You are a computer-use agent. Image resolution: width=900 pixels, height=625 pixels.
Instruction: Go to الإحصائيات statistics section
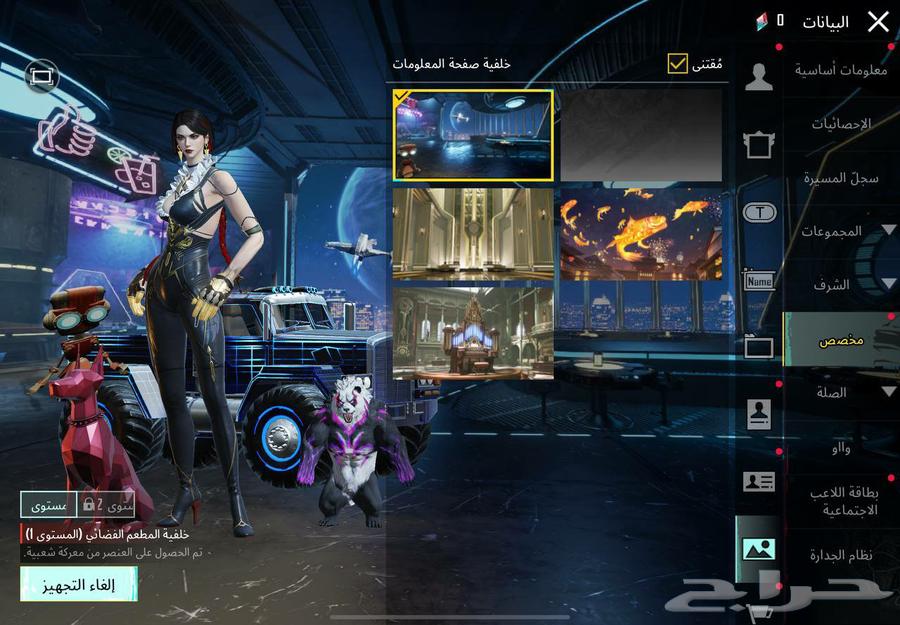(840, 124)
